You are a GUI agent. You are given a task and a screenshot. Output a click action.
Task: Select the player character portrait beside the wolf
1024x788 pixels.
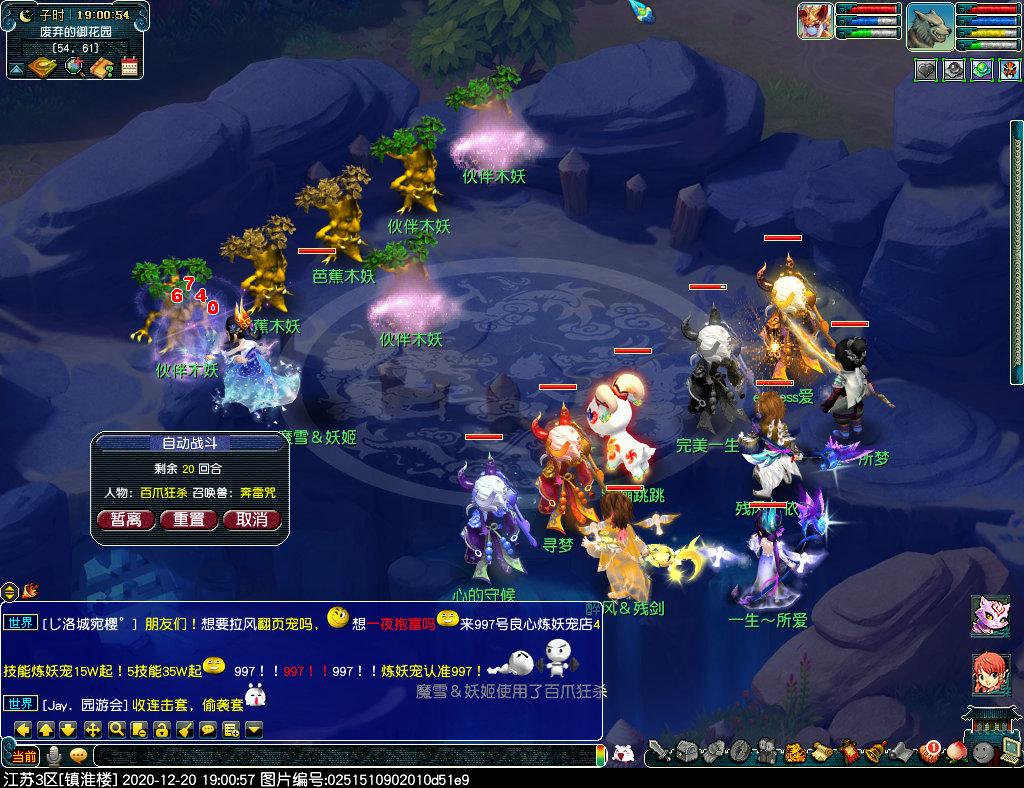(x=815, y=21)
